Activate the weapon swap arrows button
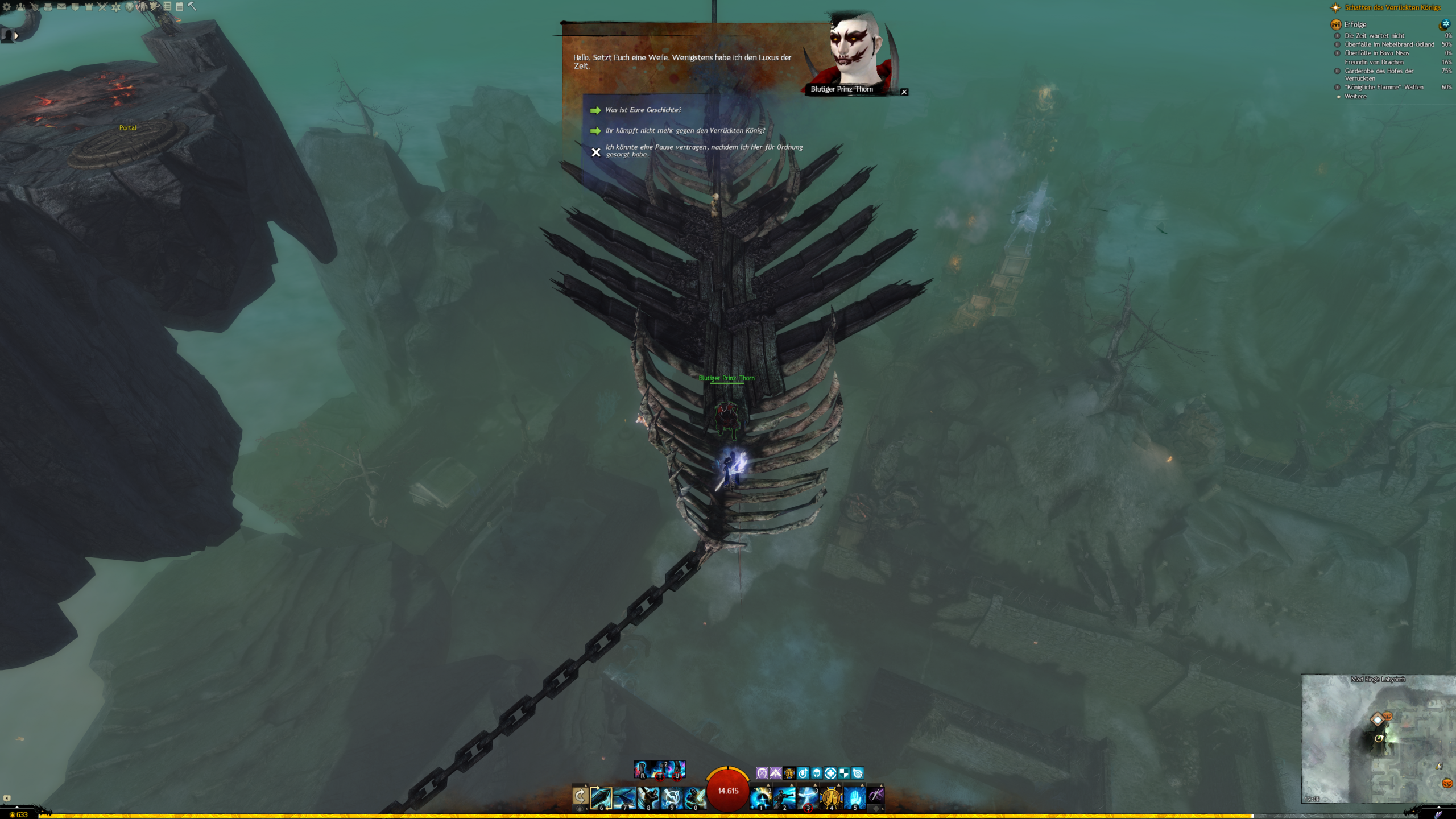This screenshot has height=819, width=1456. (580, 796)
